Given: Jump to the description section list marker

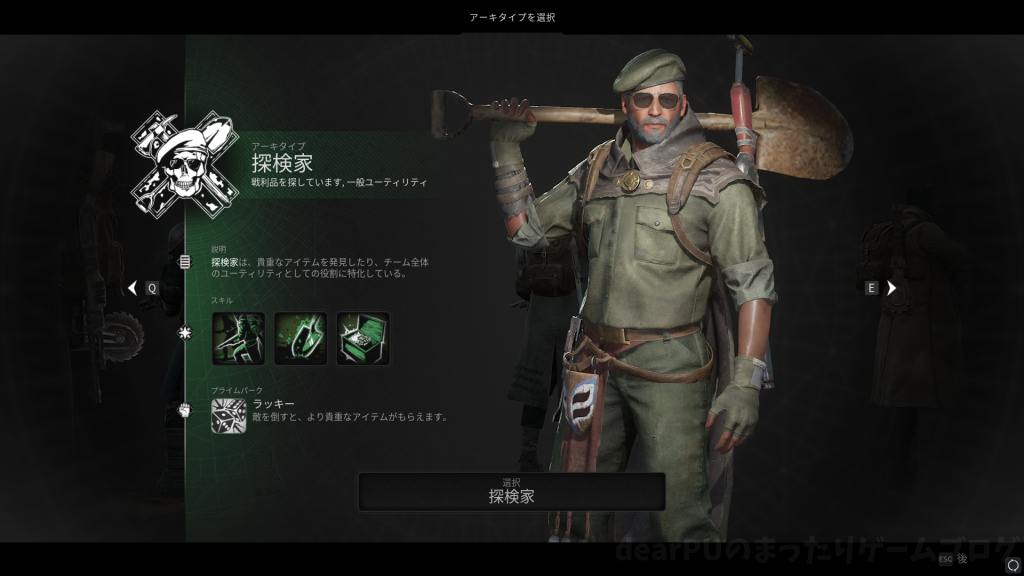Looking at the screenshot, I should click(x=185, y=262).
